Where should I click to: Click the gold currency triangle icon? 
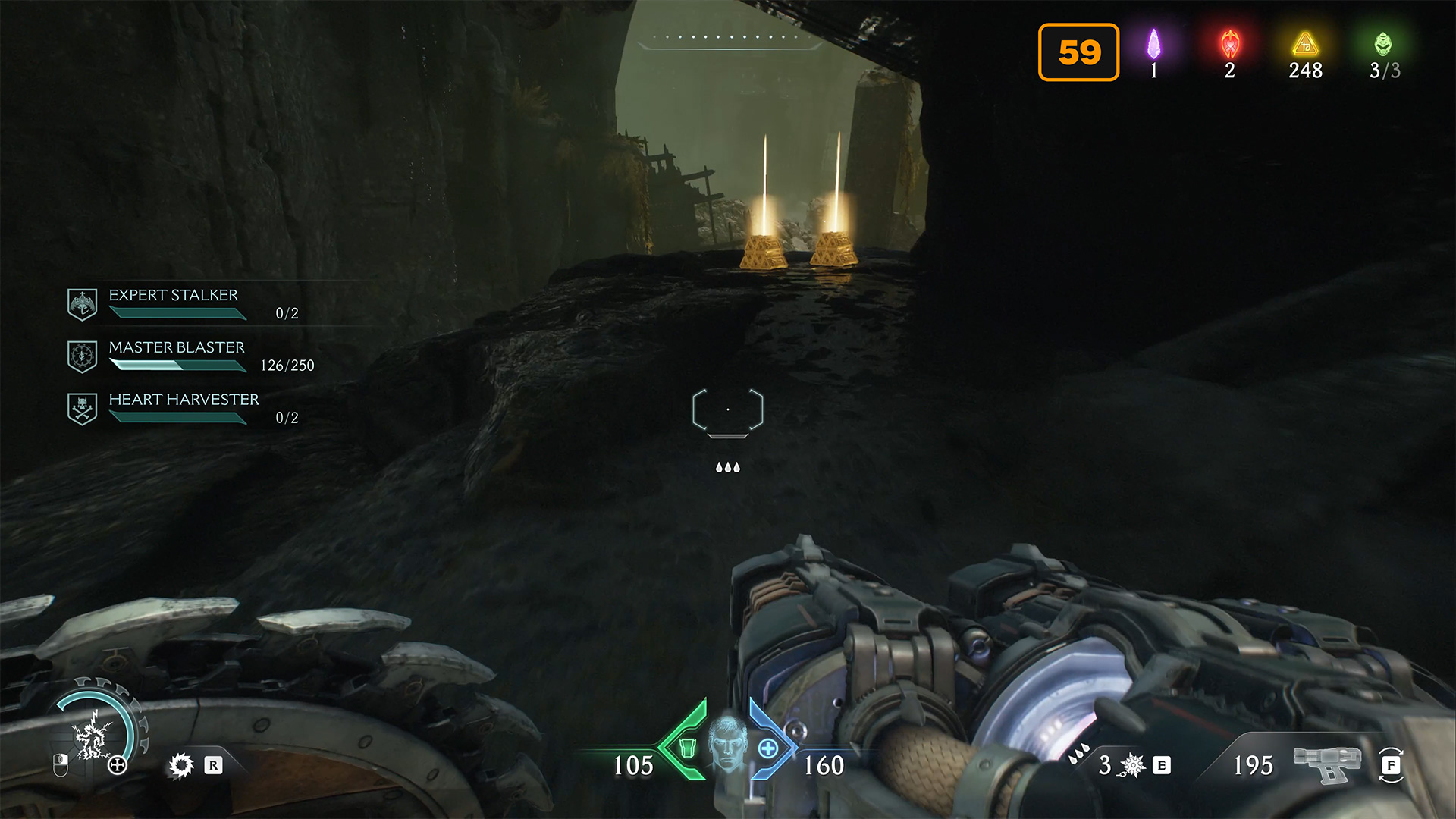(x=1305, y=45)
